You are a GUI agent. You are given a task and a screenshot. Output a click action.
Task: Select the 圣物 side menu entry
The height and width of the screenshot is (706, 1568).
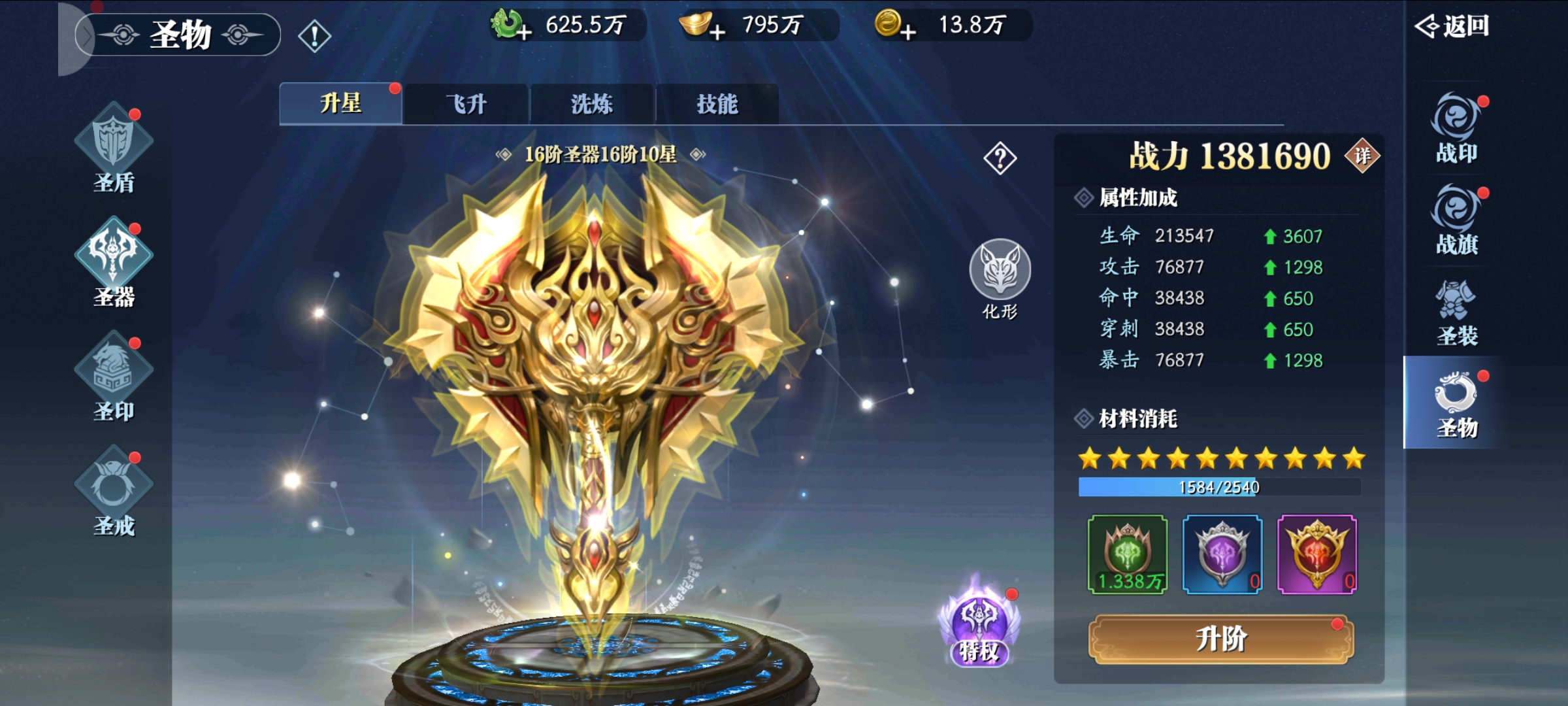(x=1456, y=403)
